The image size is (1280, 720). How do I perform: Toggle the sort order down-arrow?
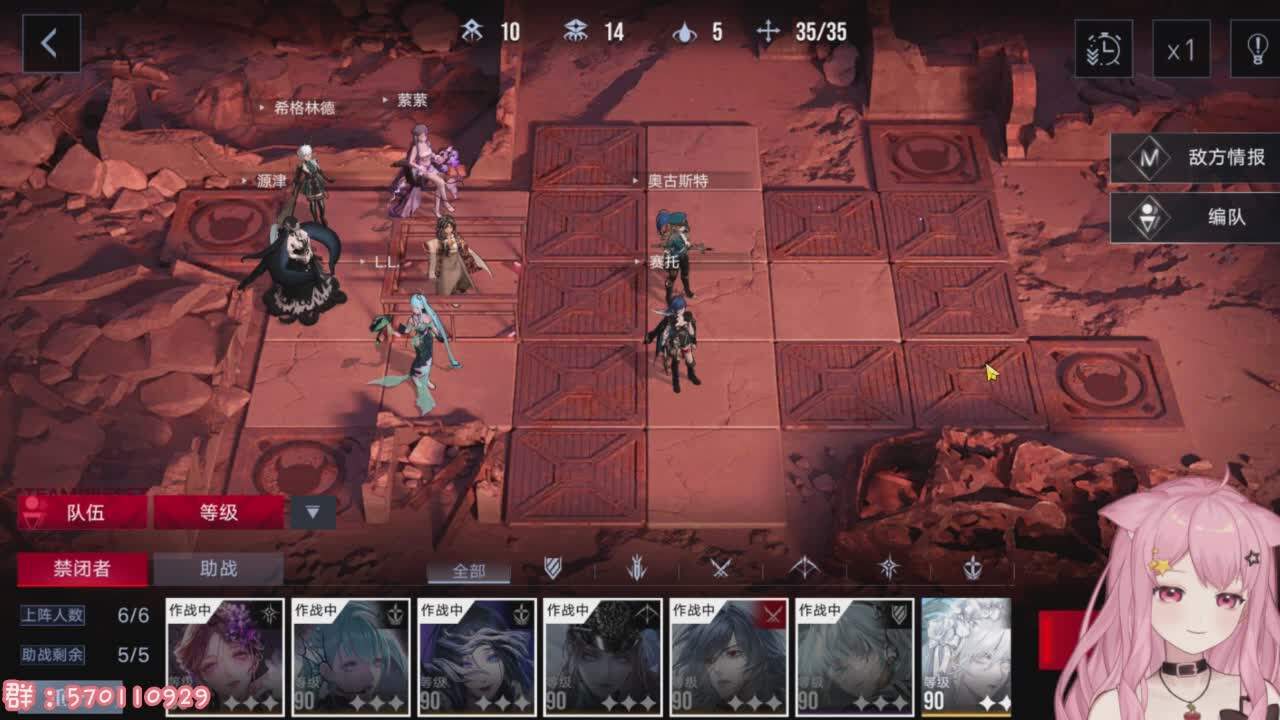pos(313,512)
